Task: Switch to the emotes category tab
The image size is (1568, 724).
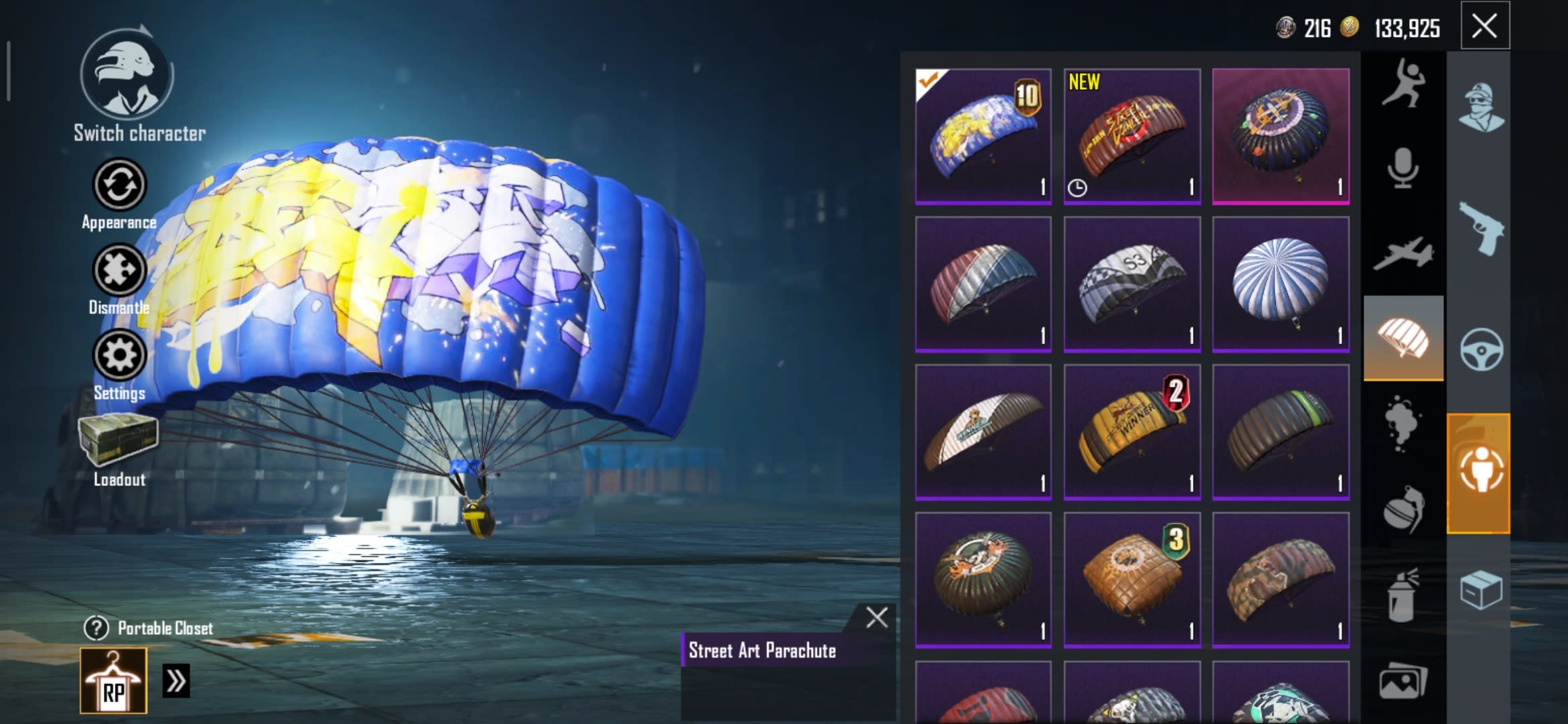Action: point(1403,84)
